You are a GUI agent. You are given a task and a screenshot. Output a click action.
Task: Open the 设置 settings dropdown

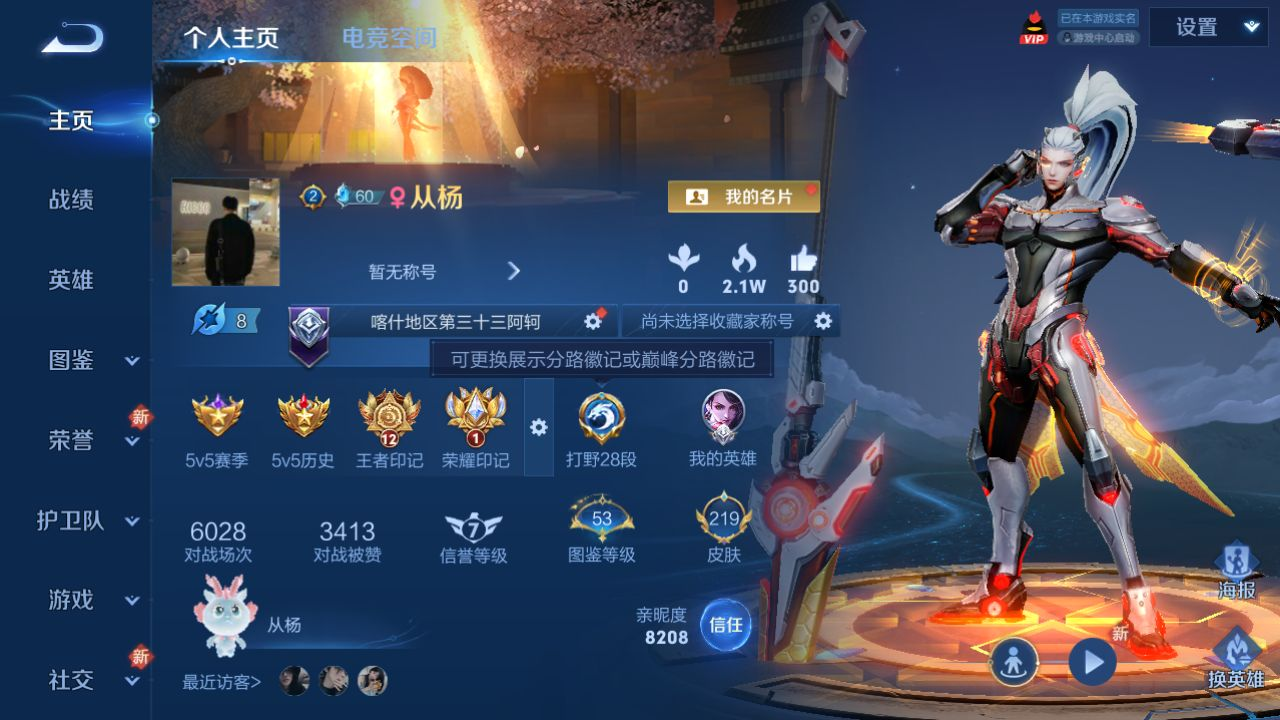[x=1208, y=28]
